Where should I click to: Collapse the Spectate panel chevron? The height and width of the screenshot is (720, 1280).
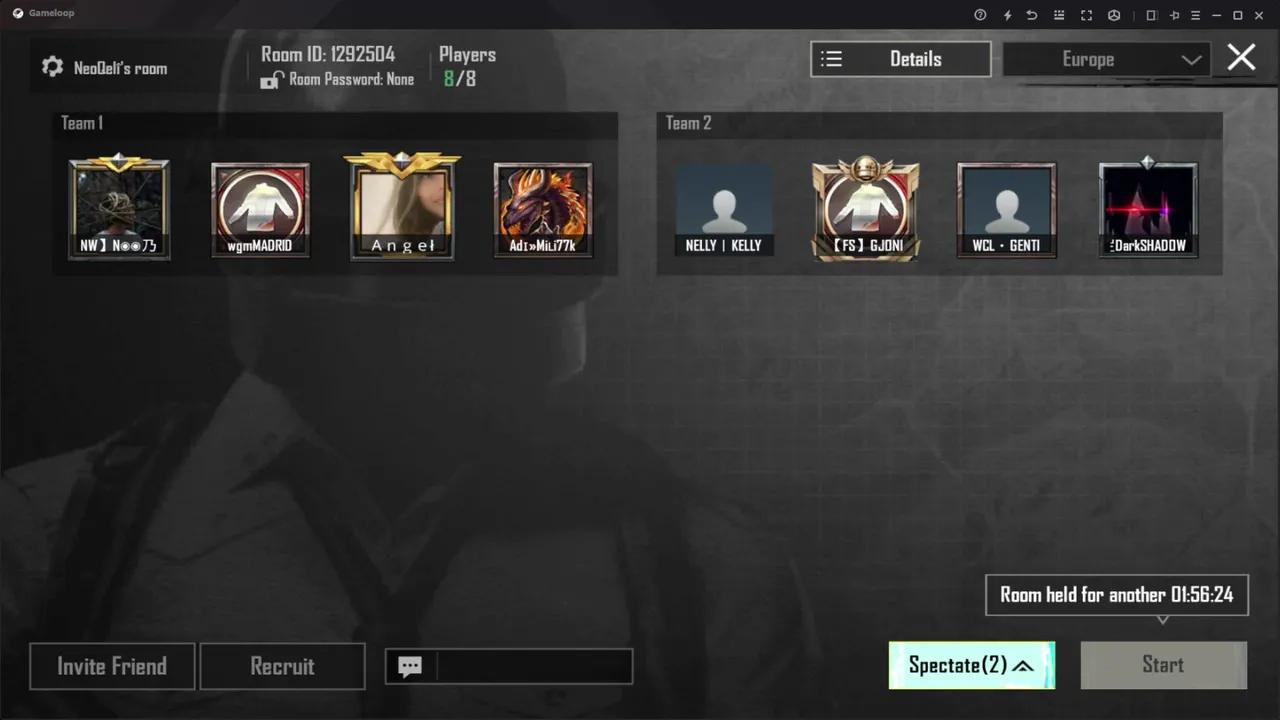click(1022, 665)
